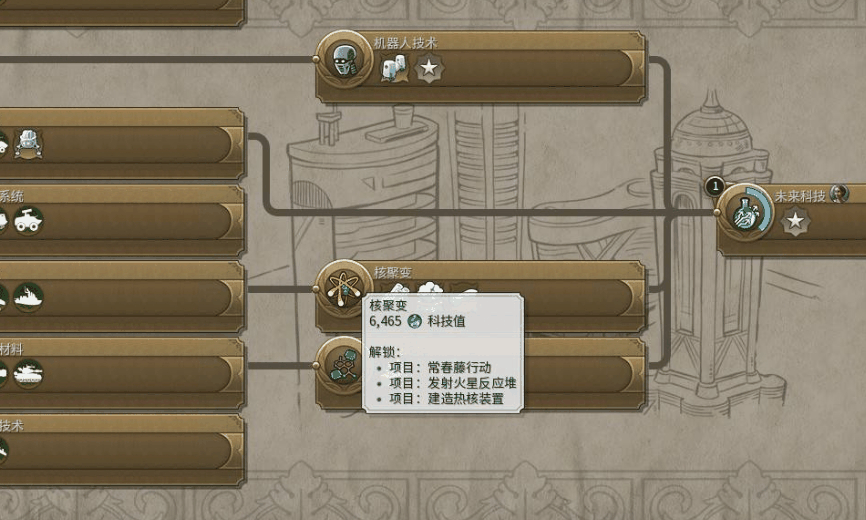Click the warship unit unlock icon
866x520 pixels.
coord(27,297)
